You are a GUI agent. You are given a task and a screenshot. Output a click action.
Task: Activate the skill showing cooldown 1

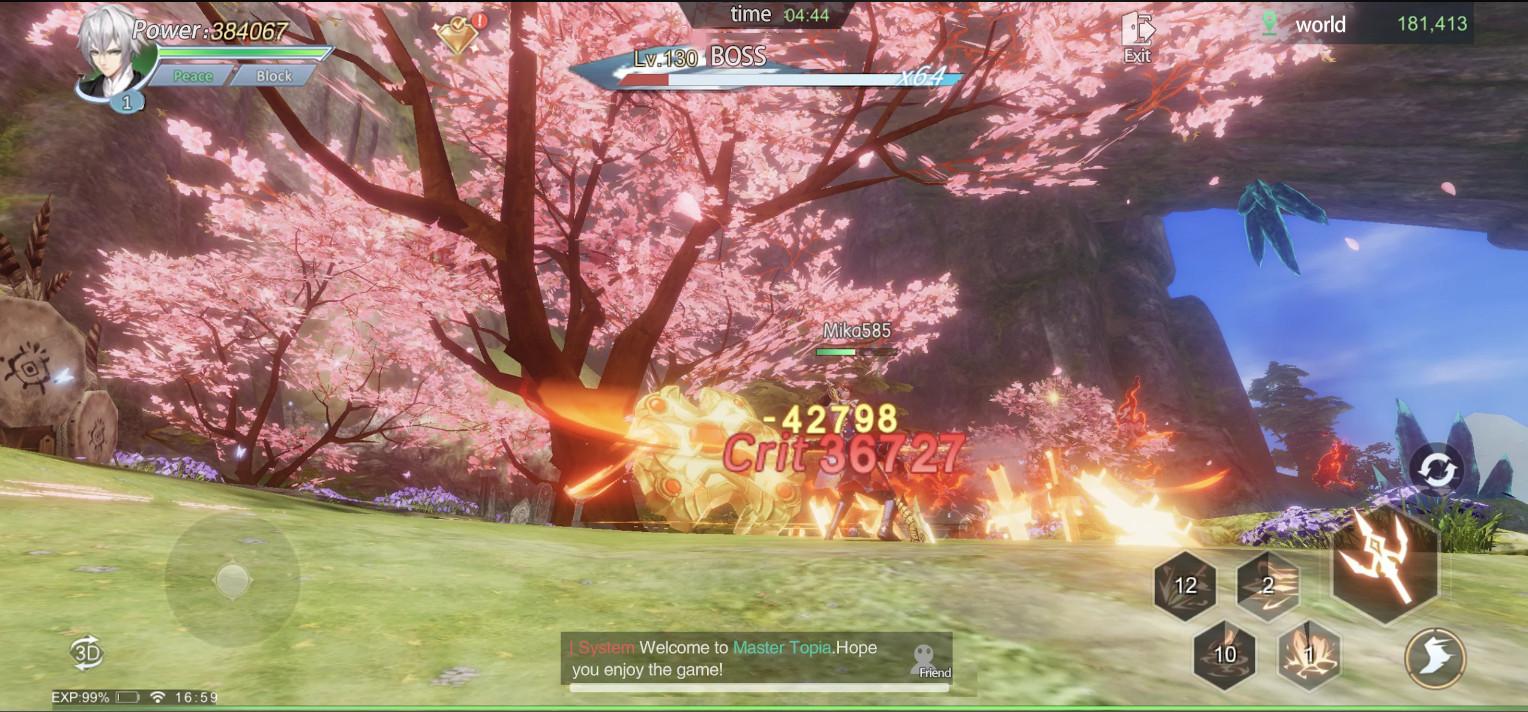click(1309, 655)
